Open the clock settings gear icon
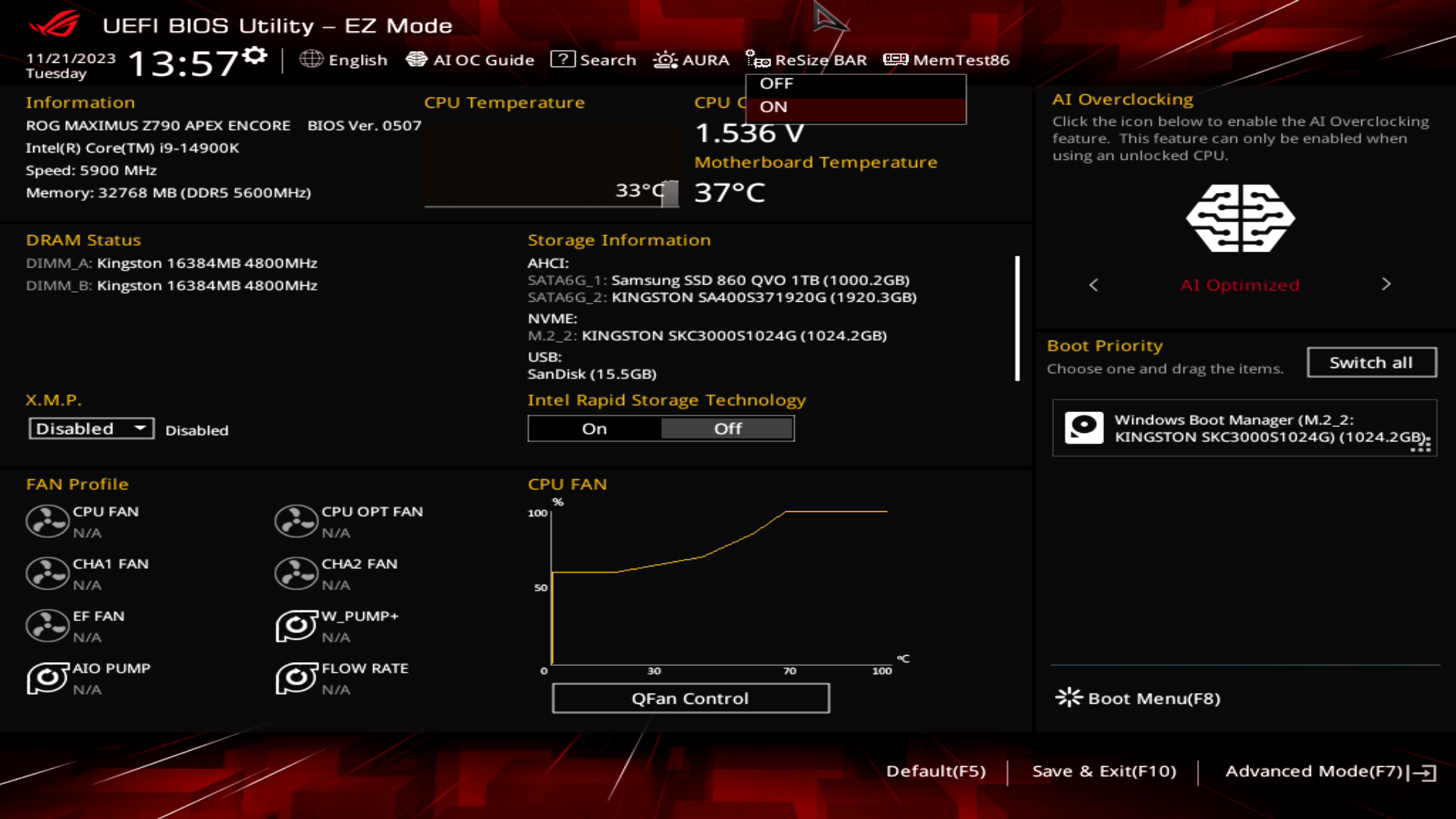 [x=256, y=53]
